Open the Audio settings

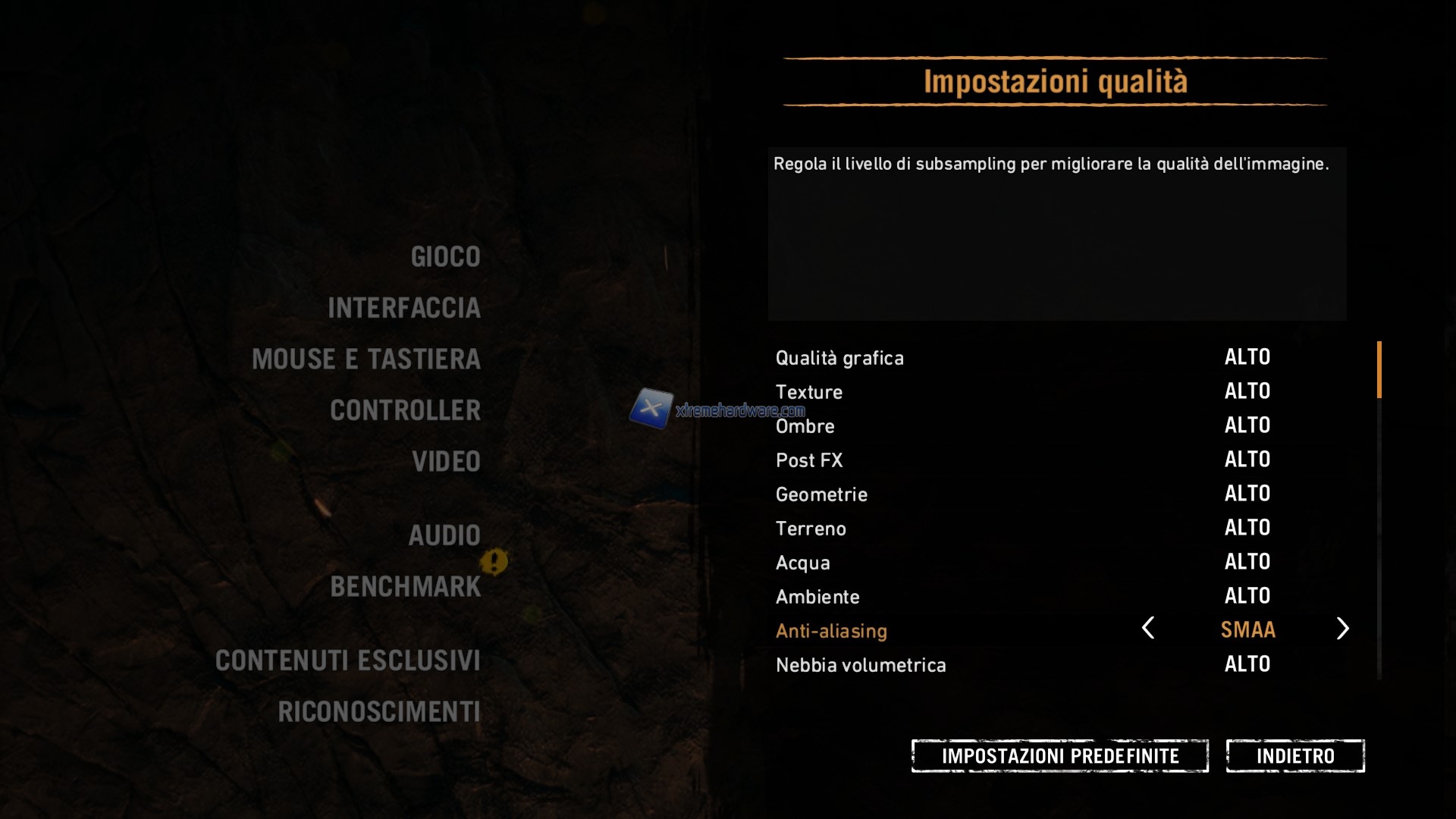tap(444, 535)
